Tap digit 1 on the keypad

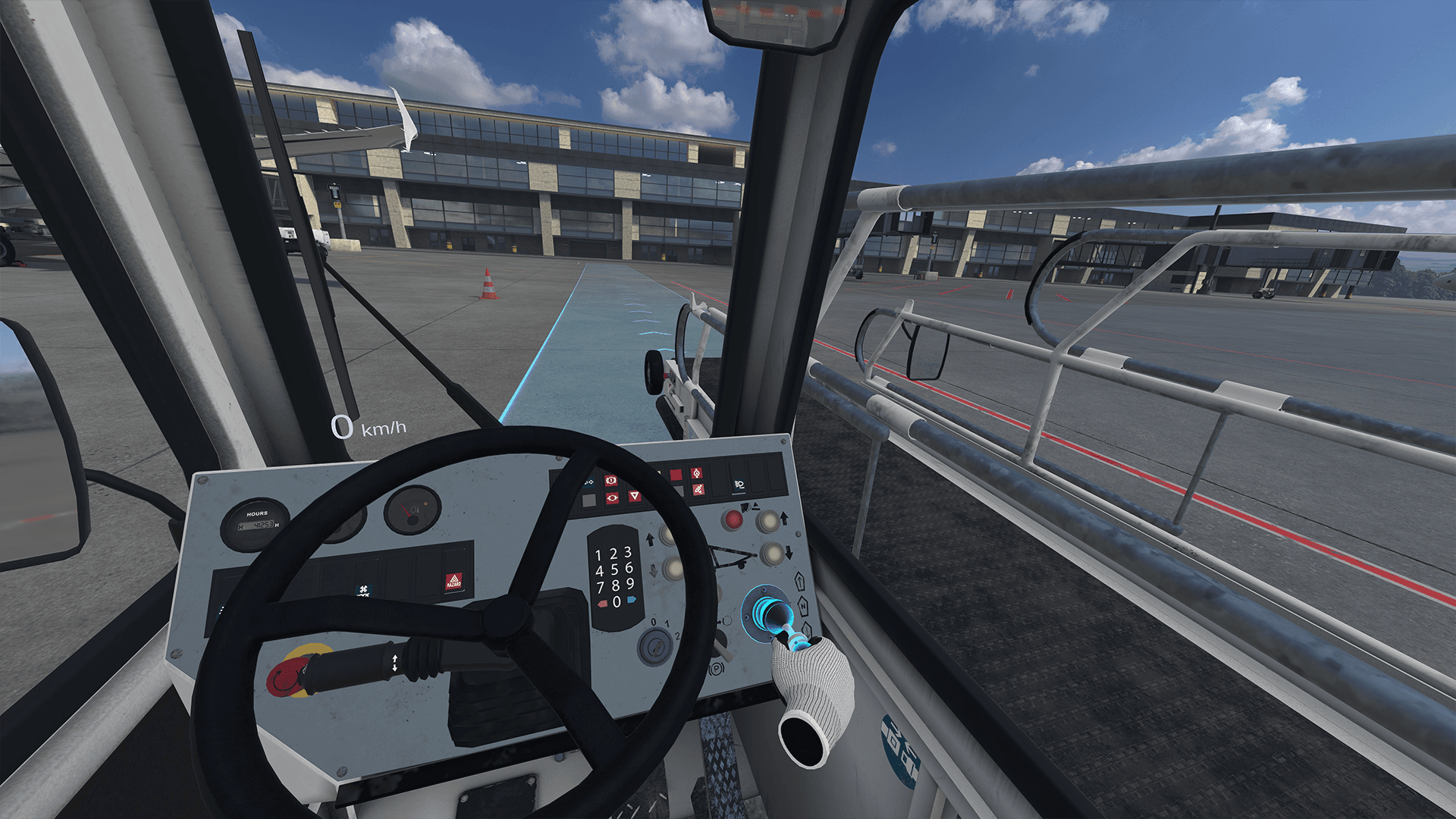click(x=598, y=556)
